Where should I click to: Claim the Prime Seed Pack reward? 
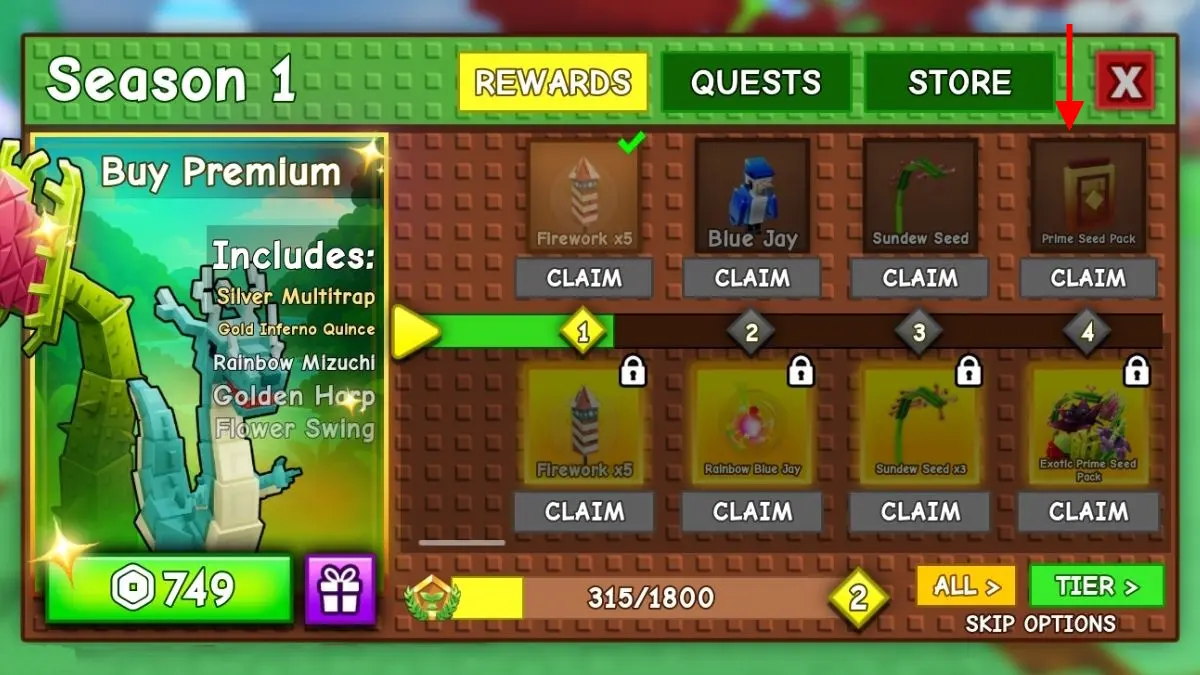1088,278
